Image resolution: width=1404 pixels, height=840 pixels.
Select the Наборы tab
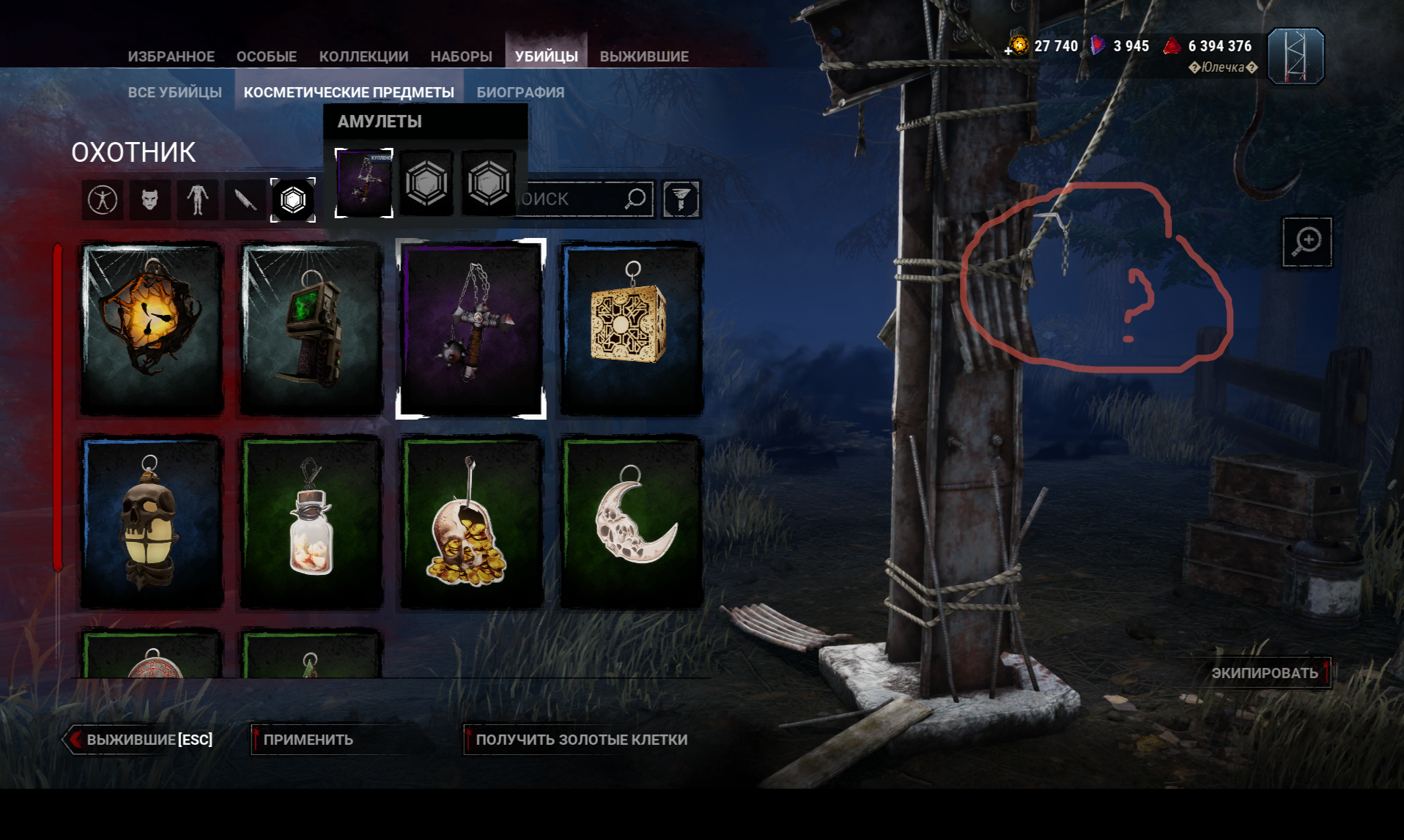461,56
